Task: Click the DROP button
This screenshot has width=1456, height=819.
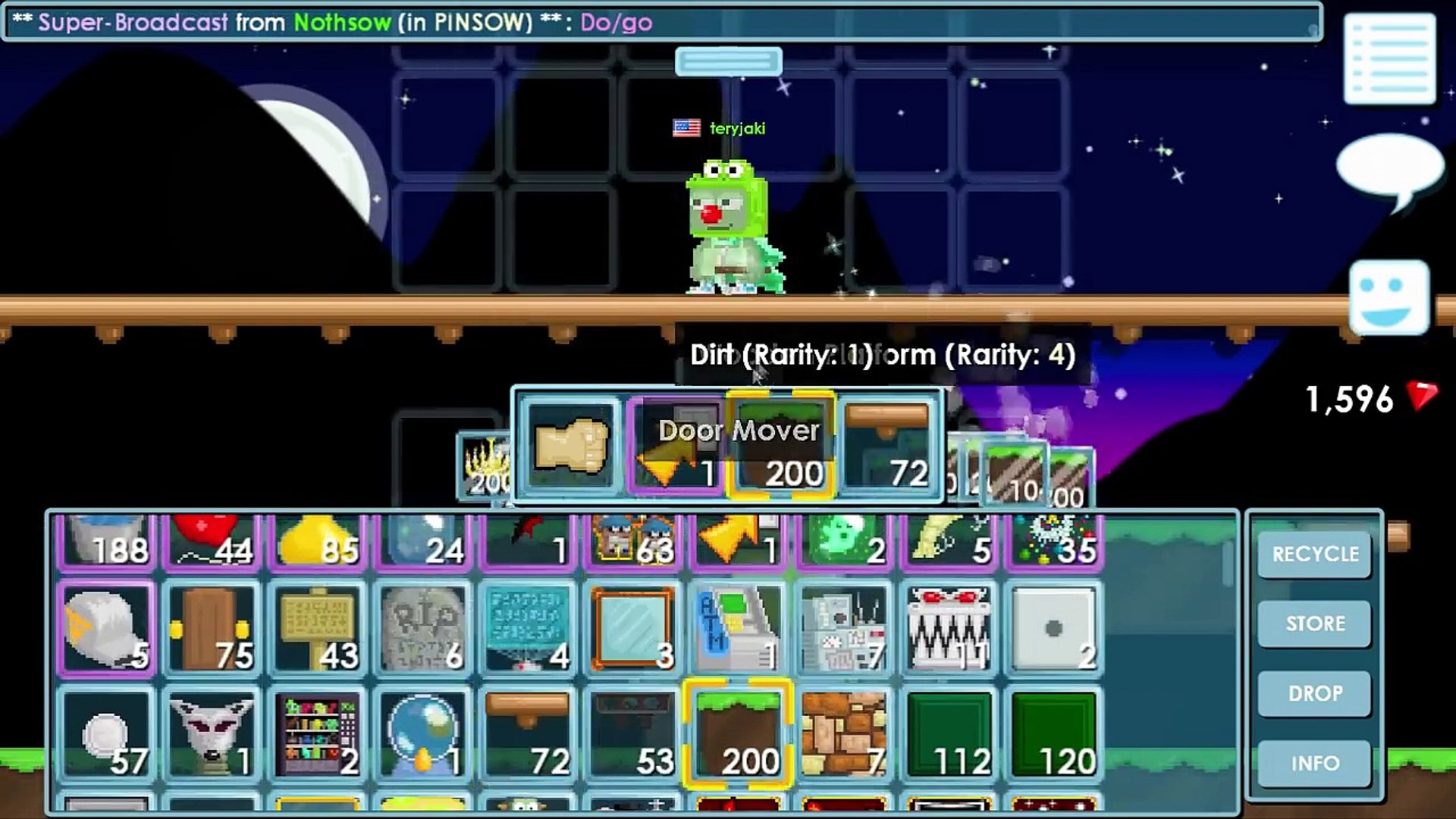Action: (x=1315, y=694)
